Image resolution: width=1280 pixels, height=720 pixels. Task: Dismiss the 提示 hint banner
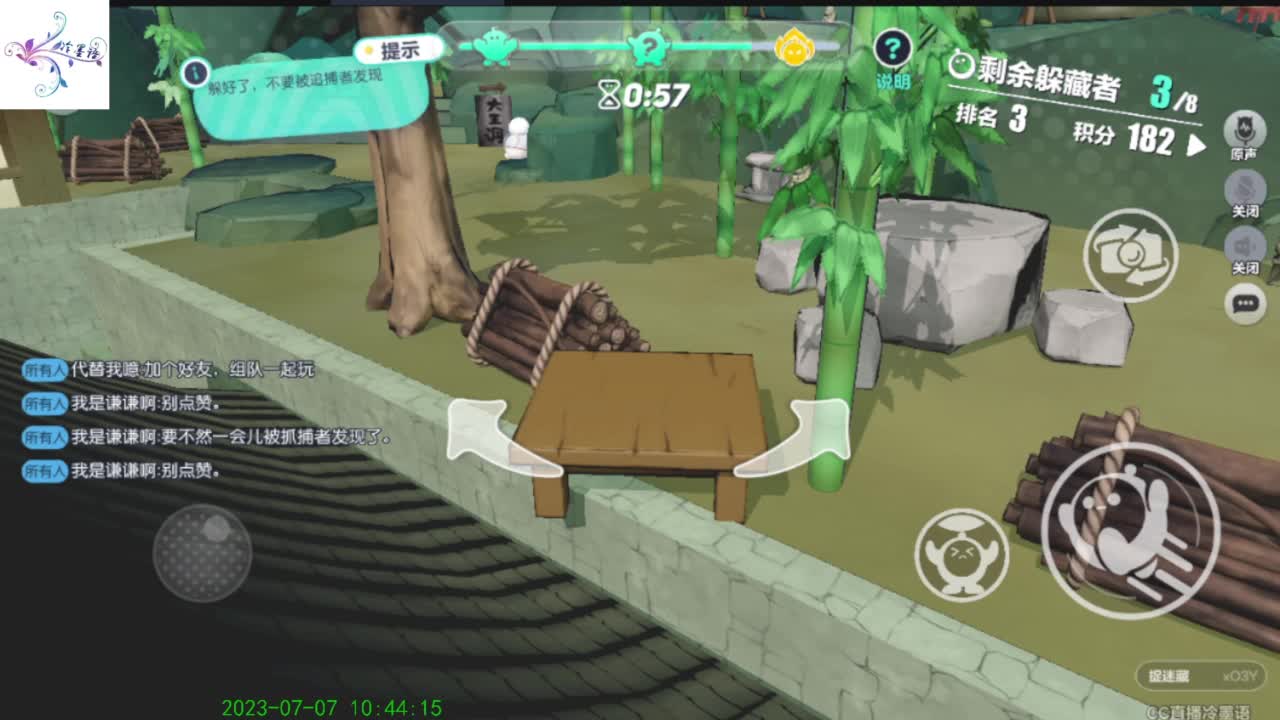point(399,47)
